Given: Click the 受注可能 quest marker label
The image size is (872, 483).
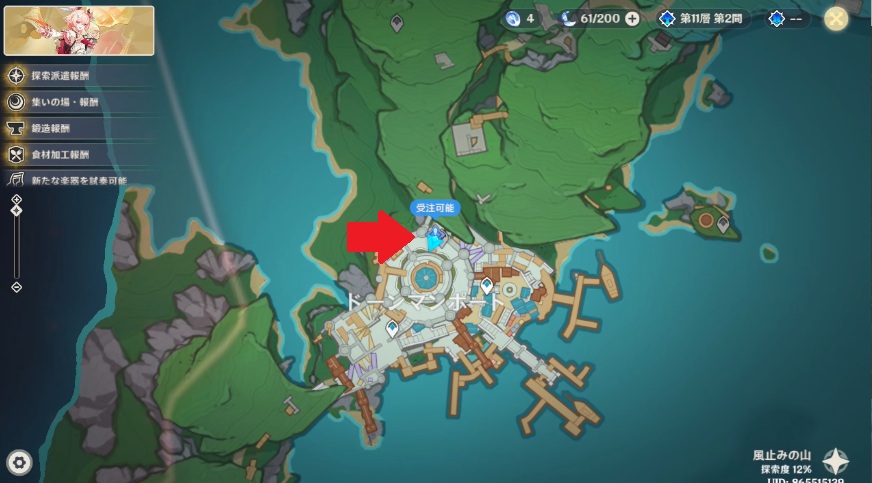Looking at the screenshot, I should click(435, 207).
